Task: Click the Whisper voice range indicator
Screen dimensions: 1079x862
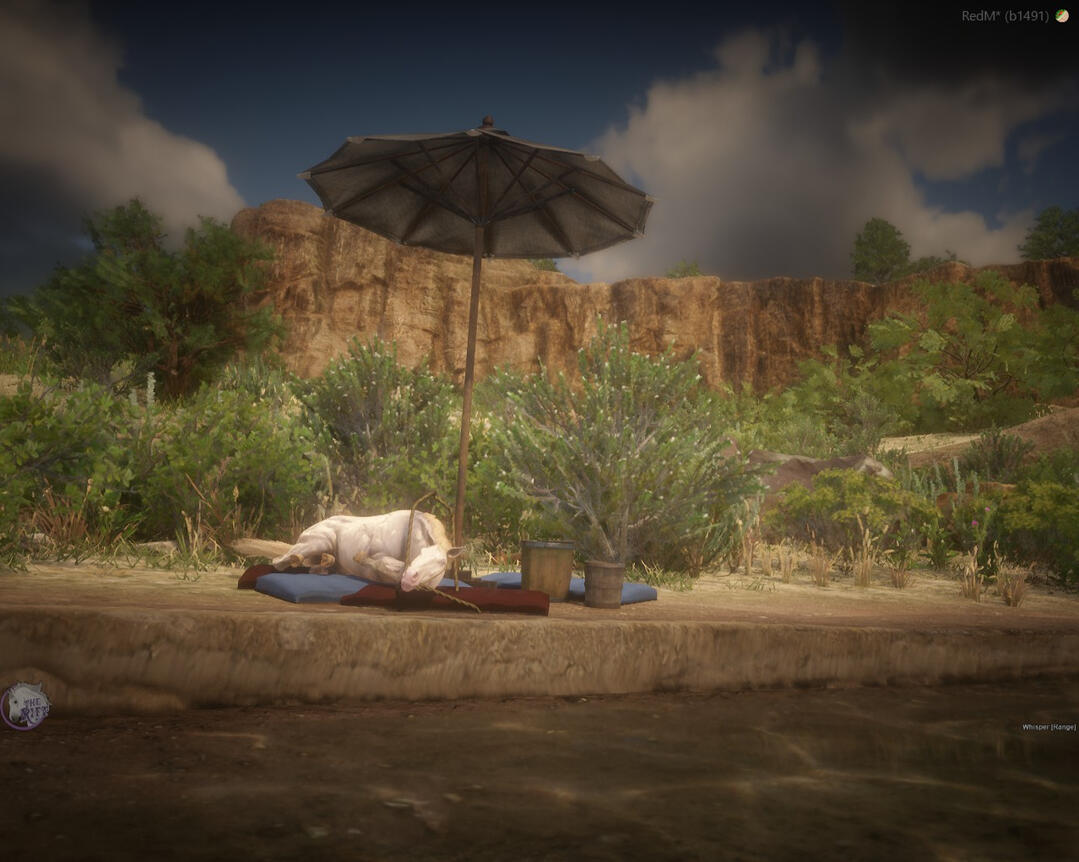Action: (x=1048, y=727)
